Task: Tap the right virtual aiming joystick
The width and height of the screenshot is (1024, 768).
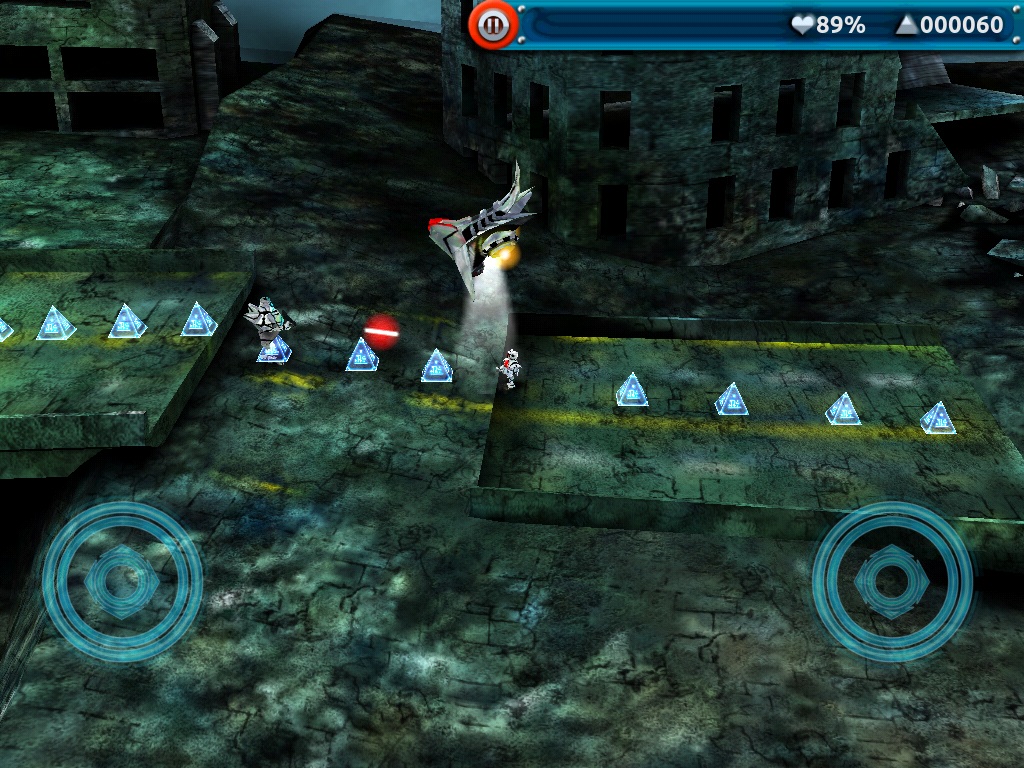Action: point(892,580)
